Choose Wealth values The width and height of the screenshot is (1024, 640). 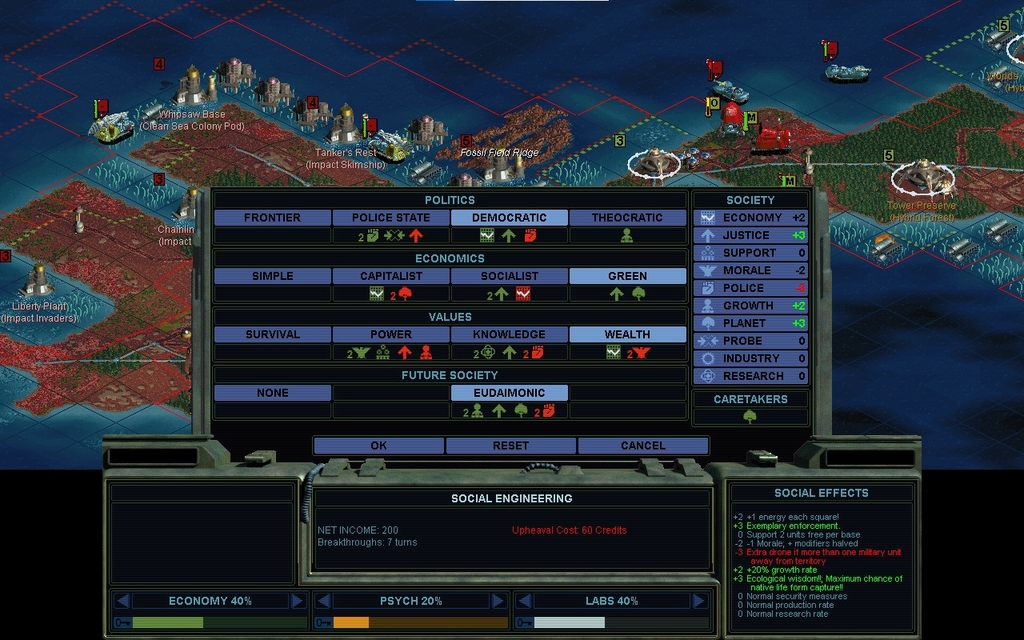(x=627, y=335)
